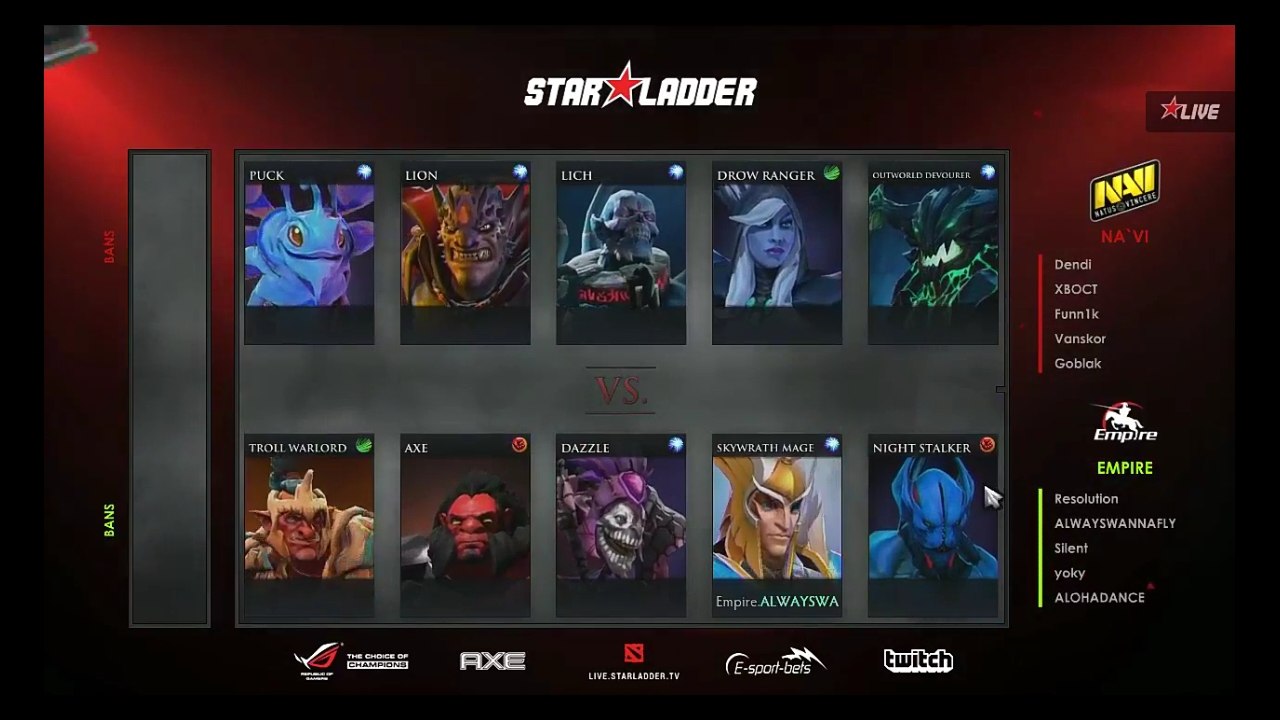Click XBOCT in the player list

click(1076, 289)
